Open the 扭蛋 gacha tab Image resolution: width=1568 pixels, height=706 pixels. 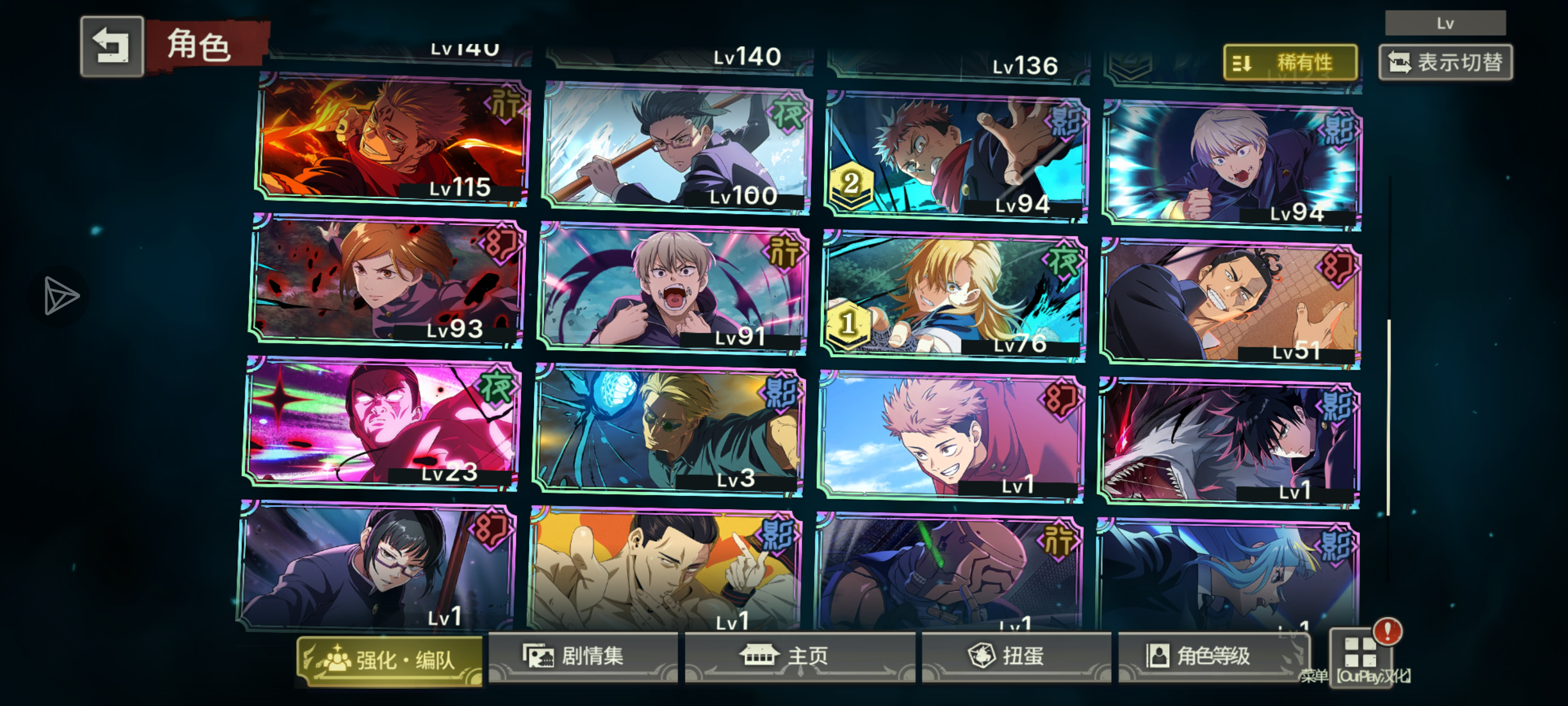tap(1015, 657)
